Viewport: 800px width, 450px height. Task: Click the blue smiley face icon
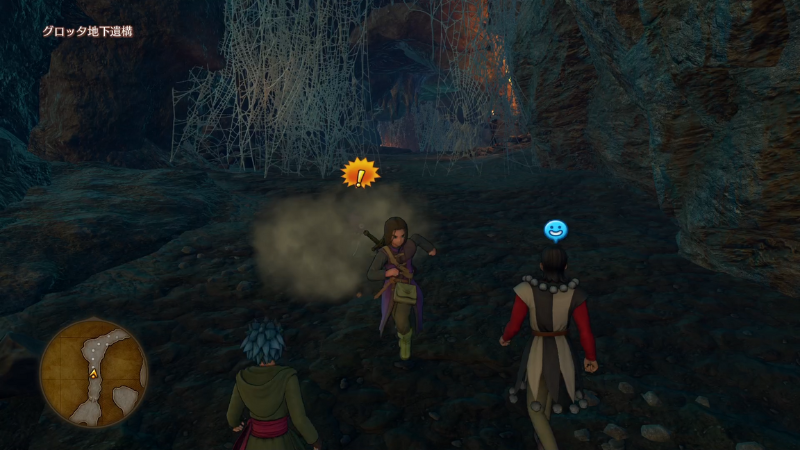point(555,230)
